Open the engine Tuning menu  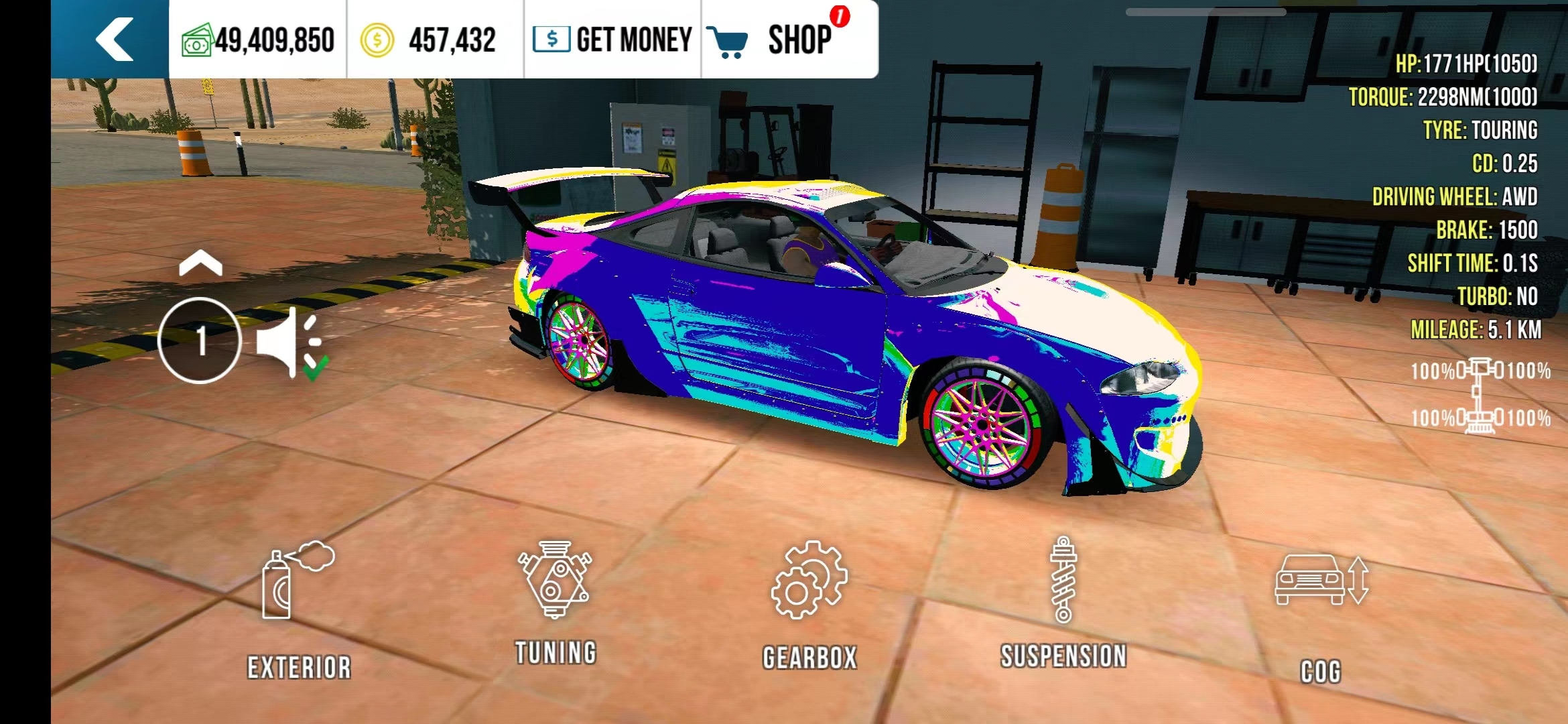point(555,601)
